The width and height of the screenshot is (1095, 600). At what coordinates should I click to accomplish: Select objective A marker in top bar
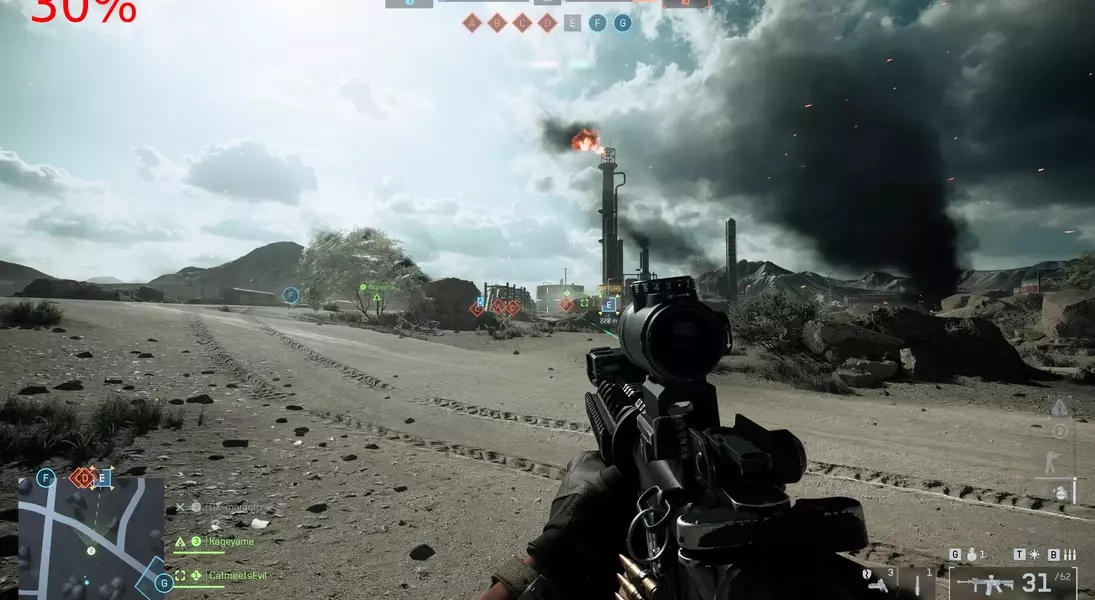click(x=472, y=23)
